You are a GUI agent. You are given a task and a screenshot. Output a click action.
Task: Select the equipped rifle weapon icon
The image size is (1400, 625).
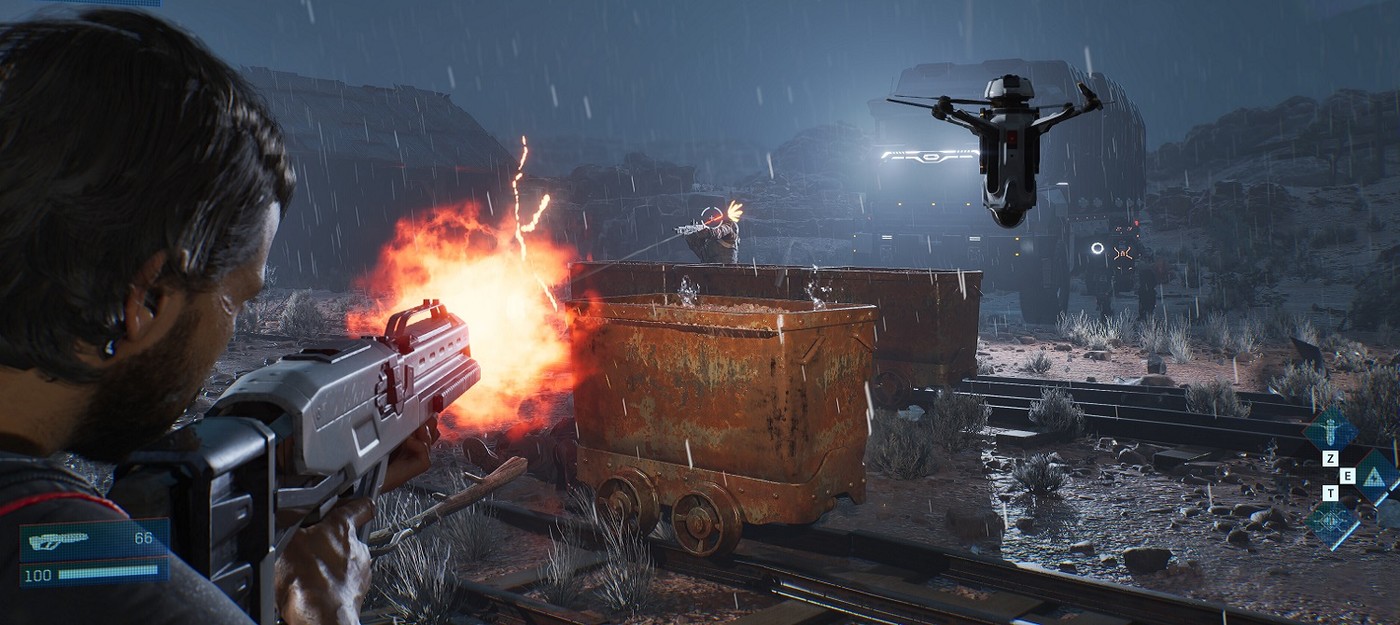58,541
